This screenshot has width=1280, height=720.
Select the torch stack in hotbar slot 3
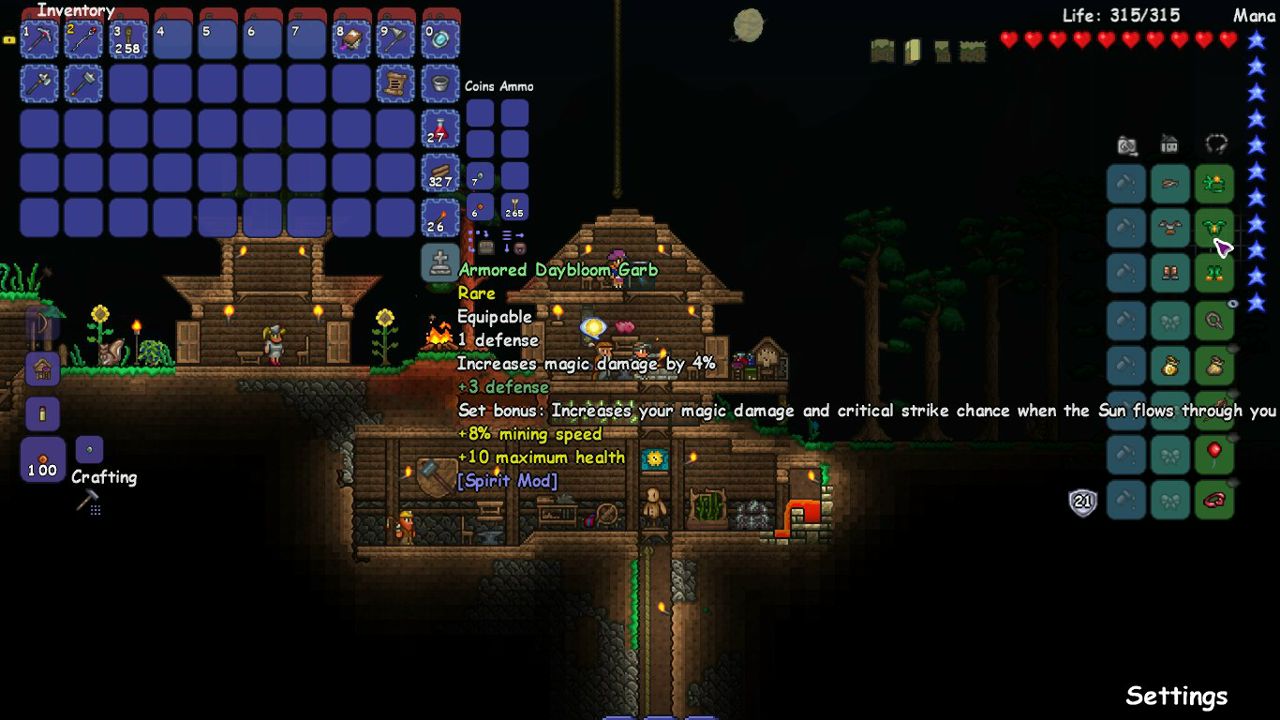128,38
